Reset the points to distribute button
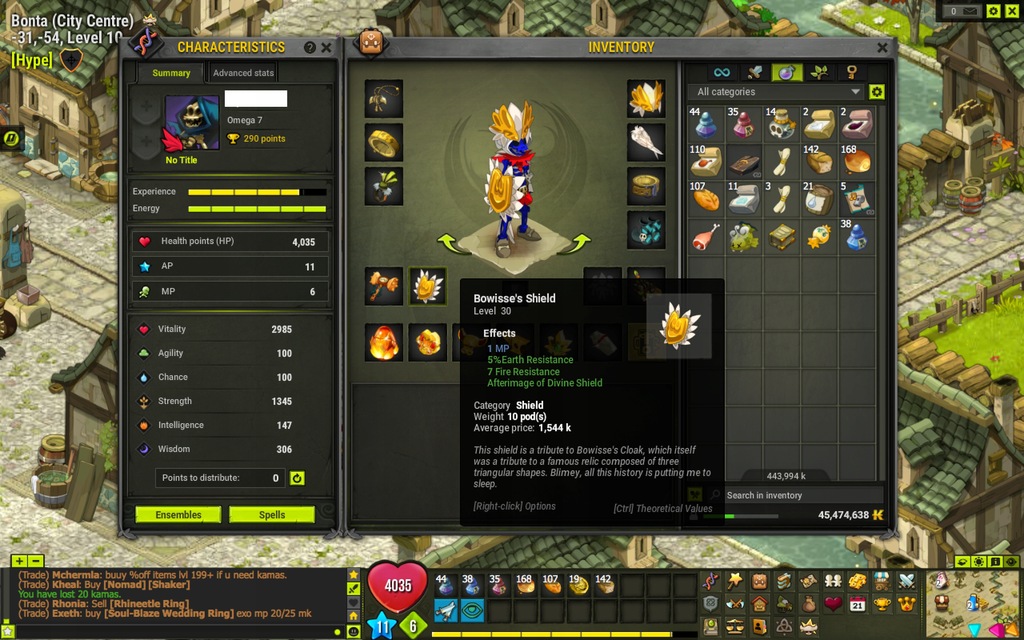 click(297, 478)
